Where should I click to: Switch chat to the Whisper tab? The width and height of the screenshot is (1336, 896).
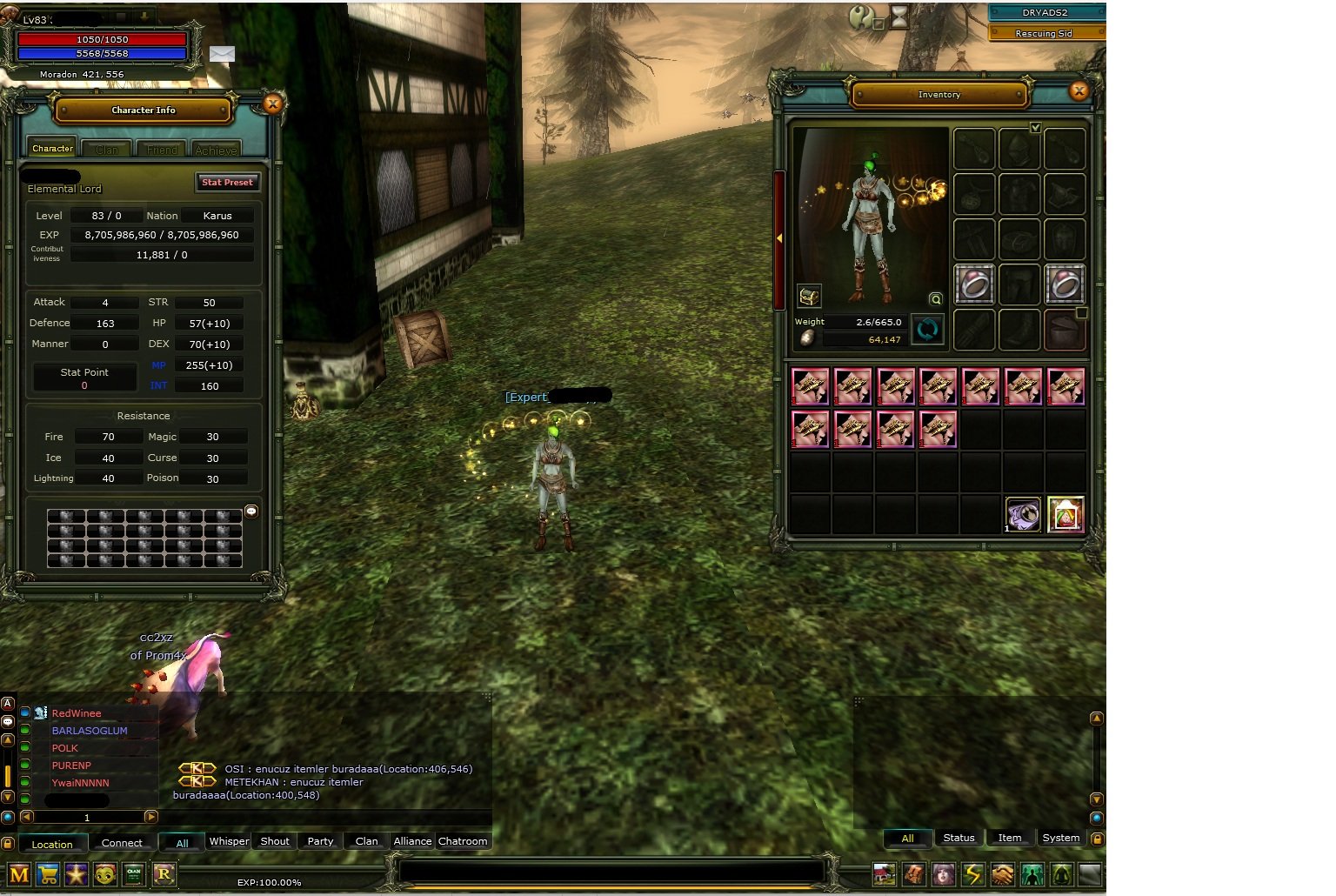pyautogui.click(x=229, y=841)
